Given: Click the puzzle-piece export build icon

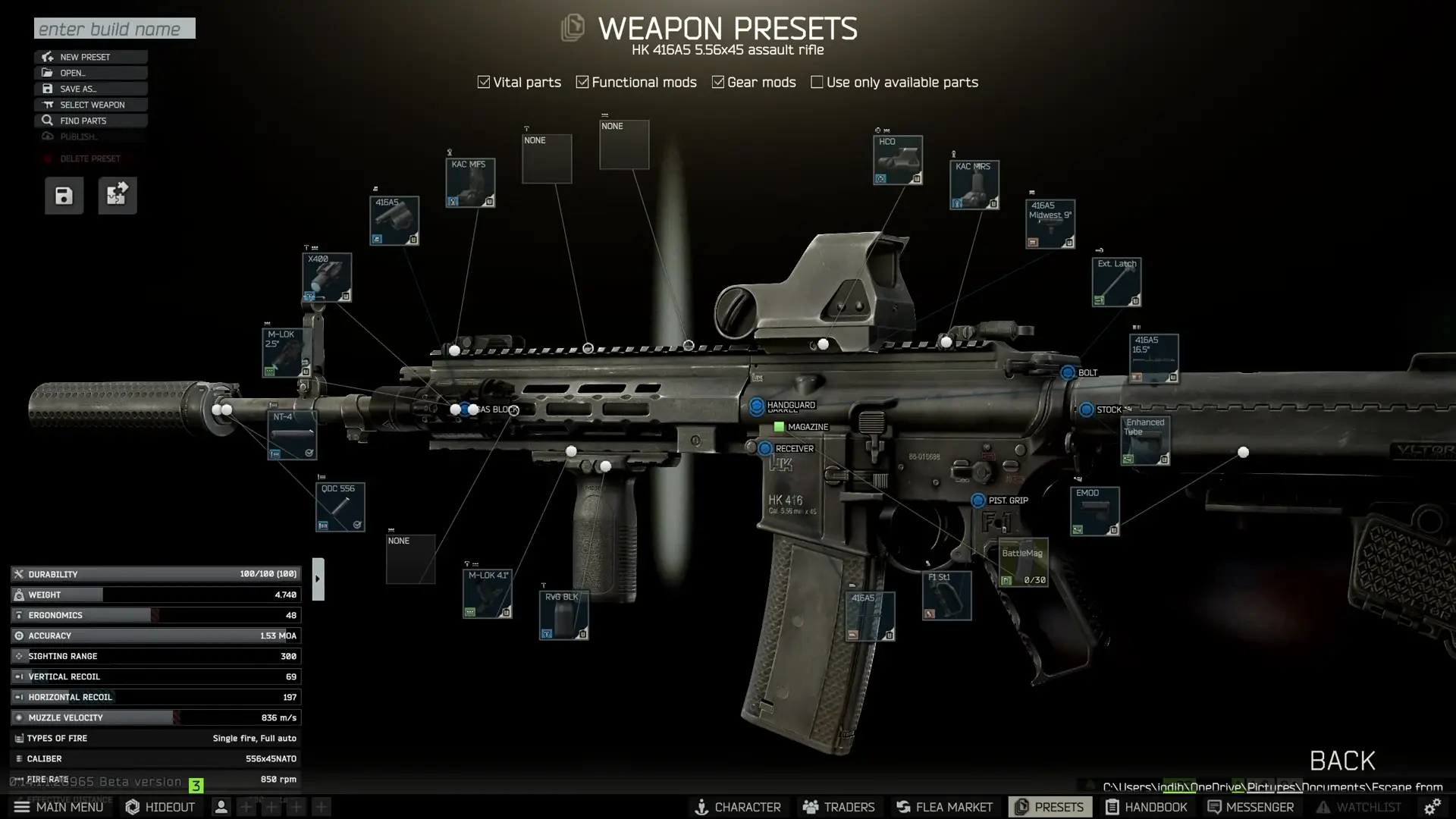Looking at the screenshot, I should click(118, 195).
